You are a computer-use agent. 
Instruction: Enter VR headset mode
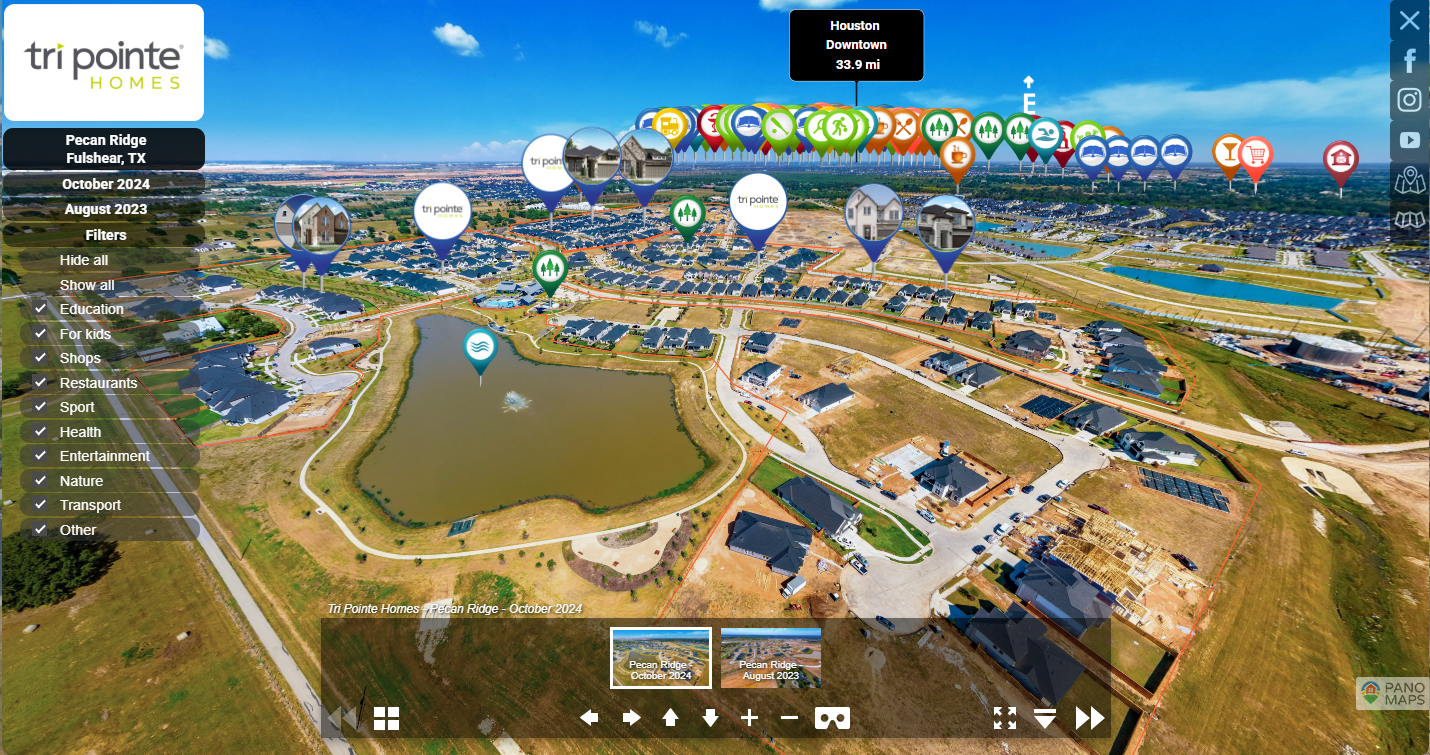point(832,718)
